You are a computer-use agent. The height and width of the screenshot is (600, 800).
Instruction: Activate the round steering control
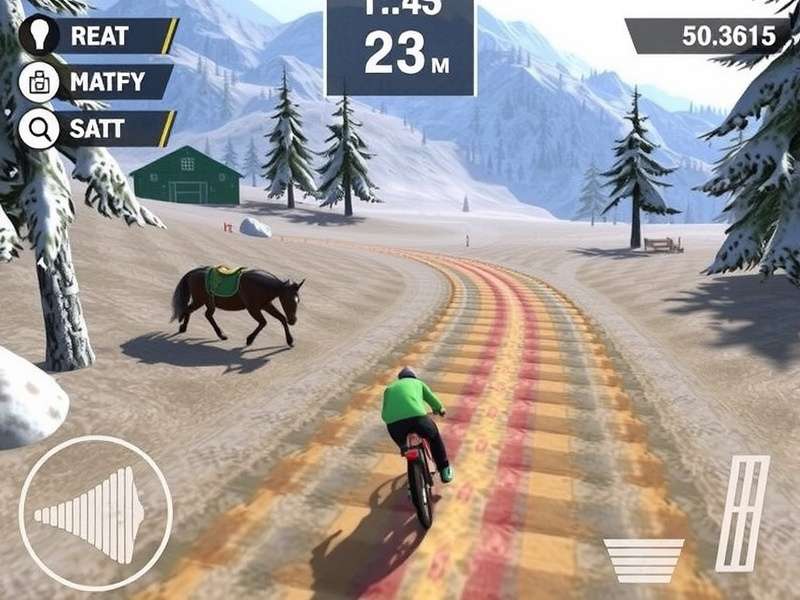pyautogui.click(x=96, y=513)
